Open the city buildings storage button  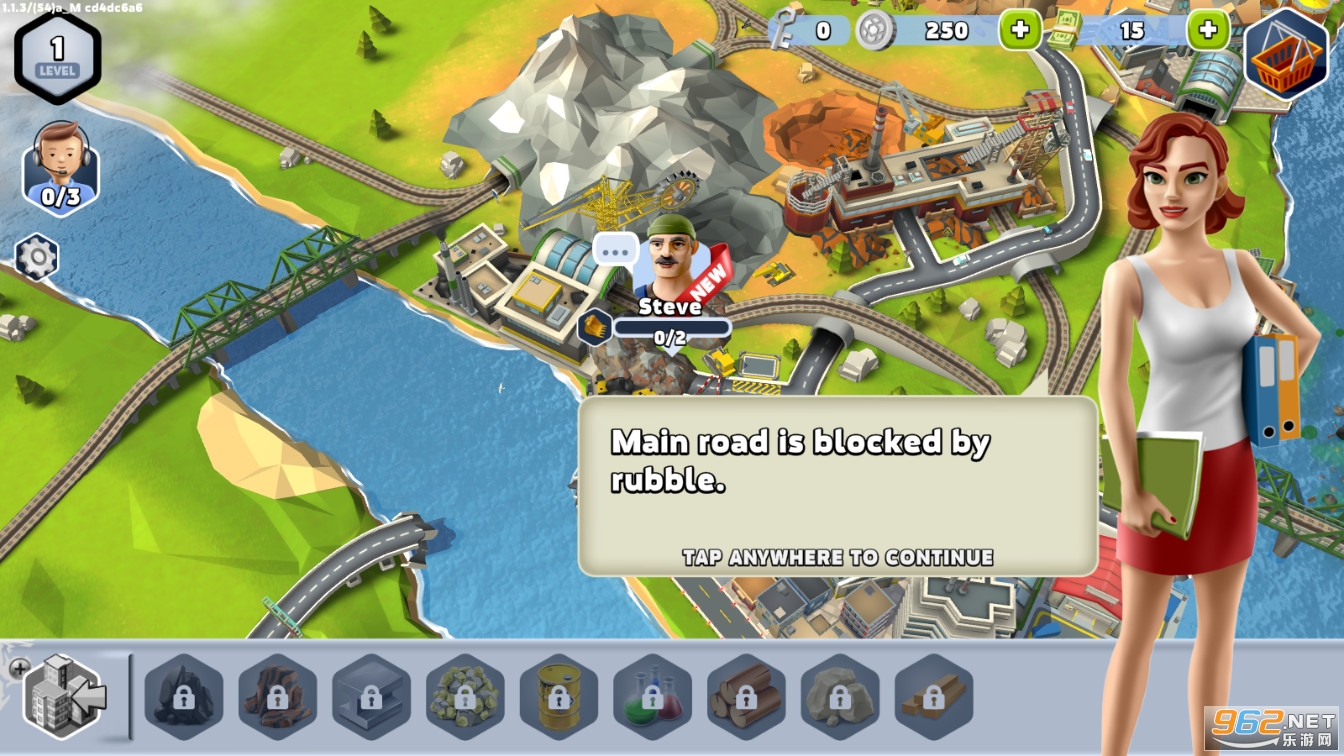click(64, 695)
